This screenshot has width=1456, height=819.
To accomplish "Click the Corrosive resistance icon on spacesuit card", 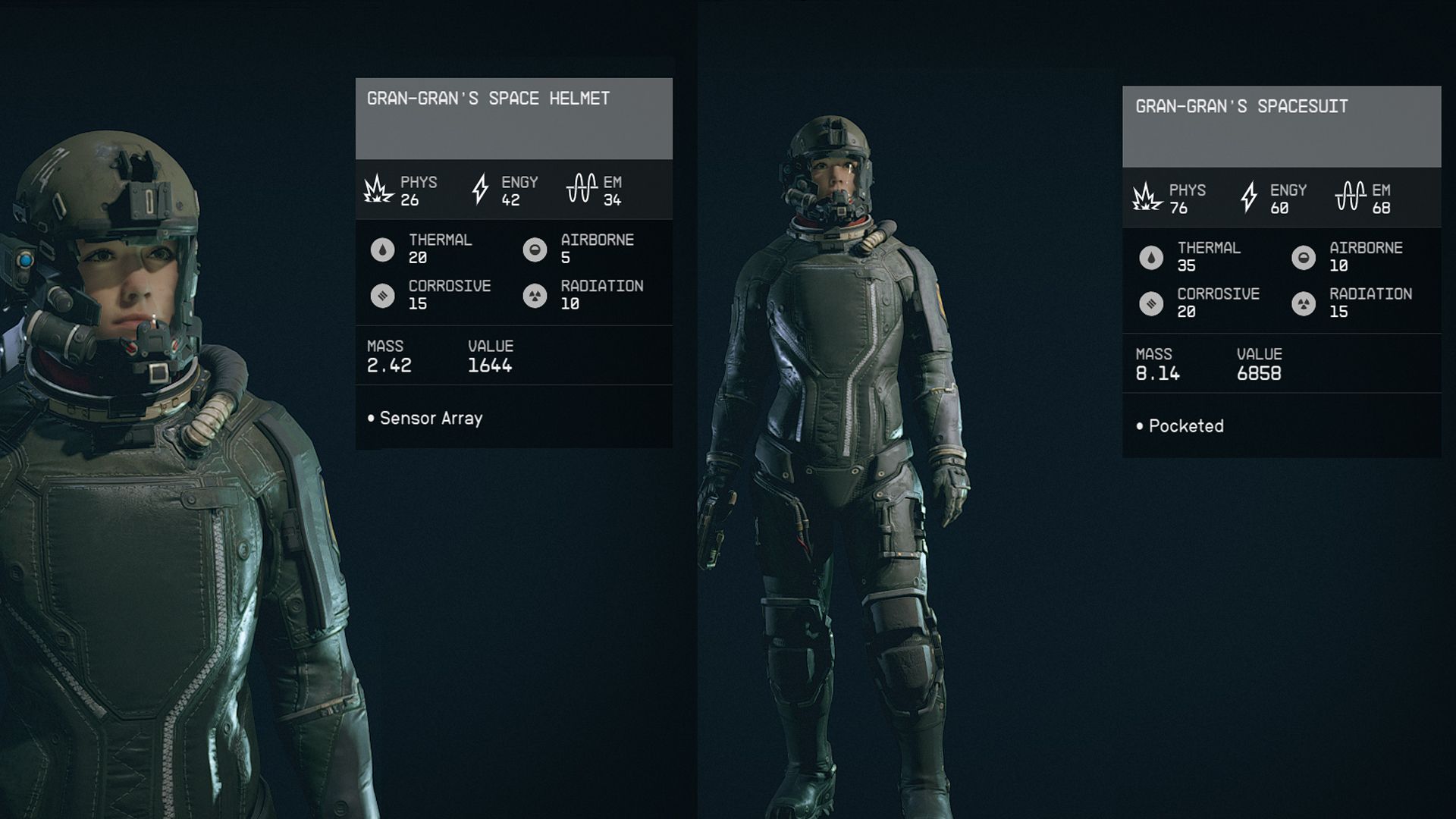I will point(1151,303).
